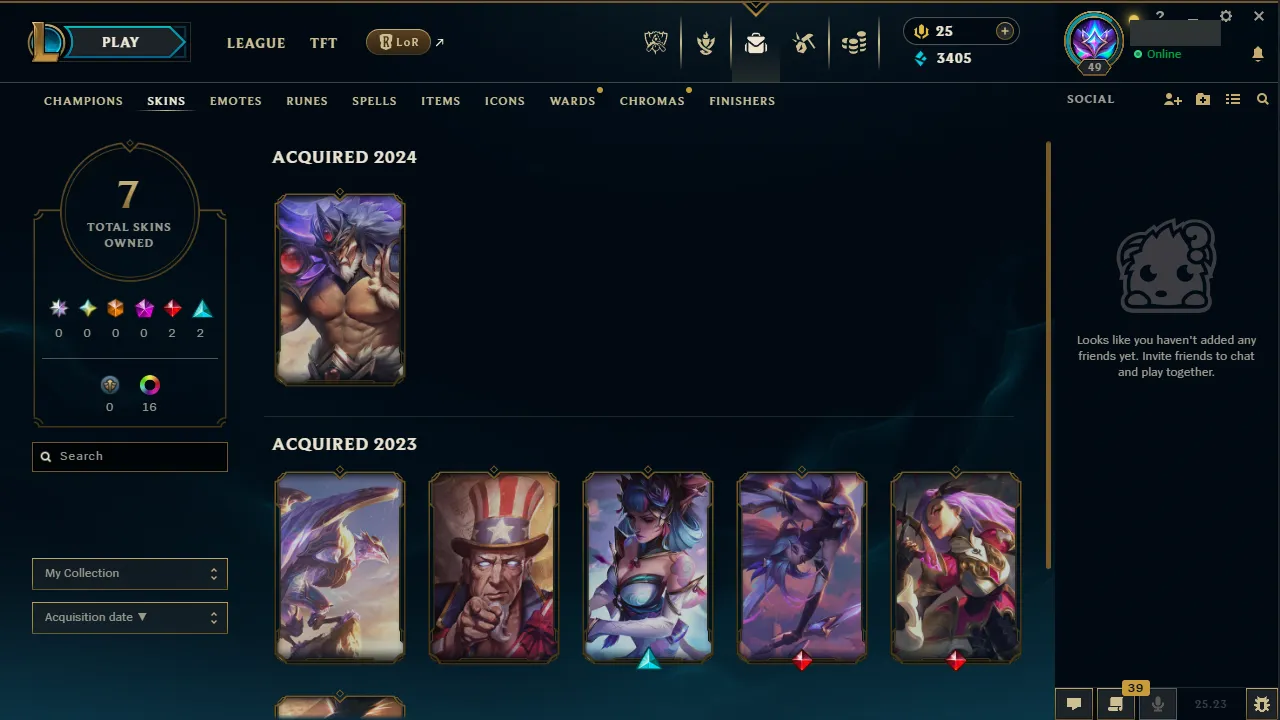Open the missions crest icon

[x=705, y=42]
